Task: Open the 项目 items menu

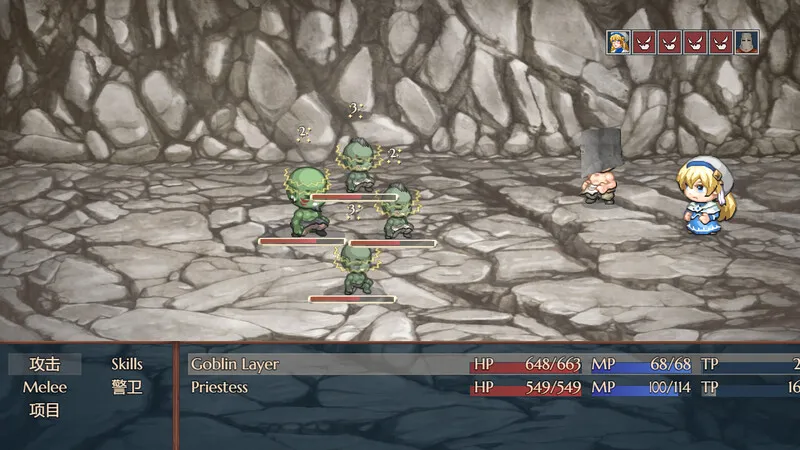Action: coord(45,410)
